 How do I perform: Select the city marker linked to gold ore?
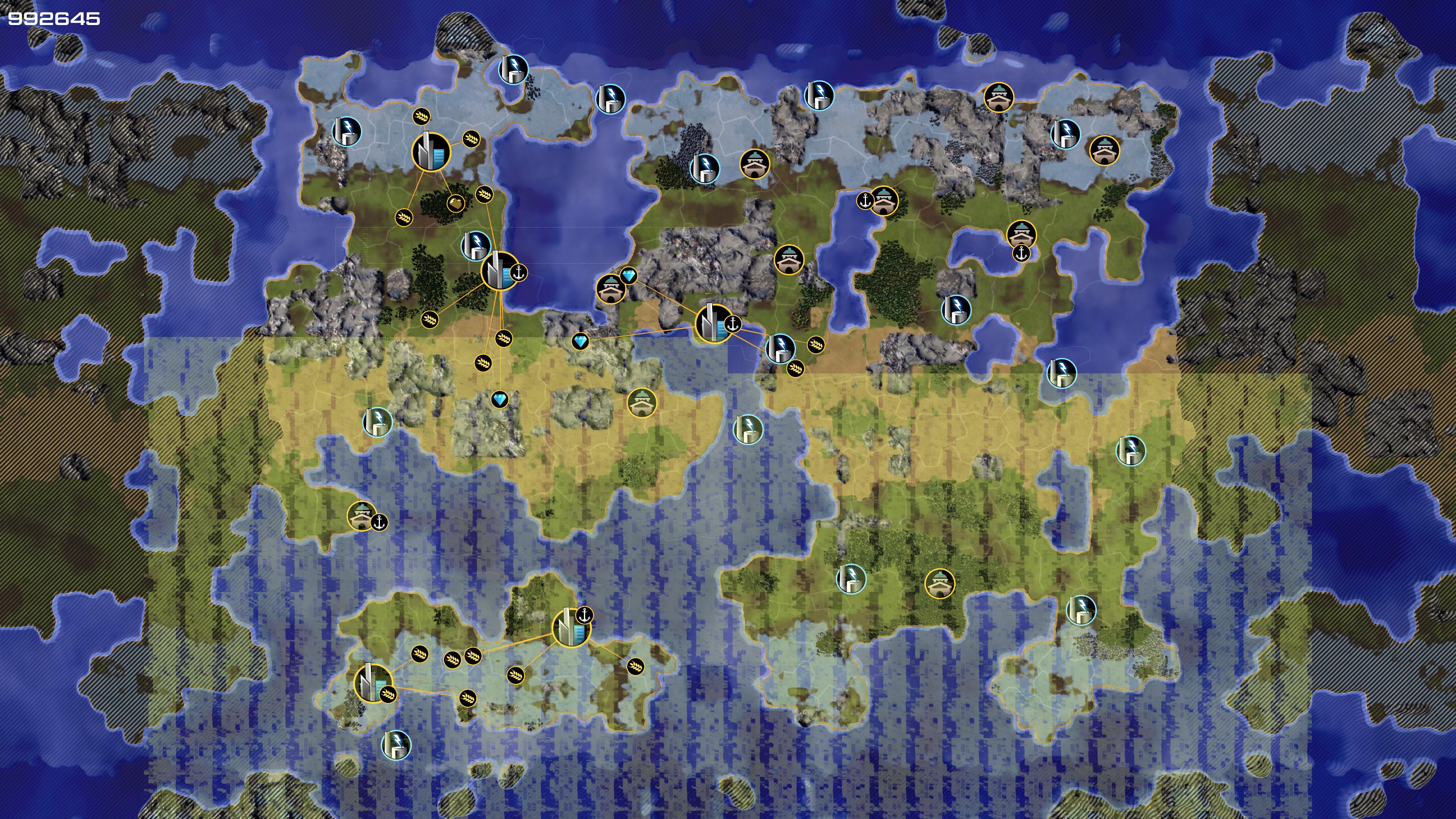[431, 152]
